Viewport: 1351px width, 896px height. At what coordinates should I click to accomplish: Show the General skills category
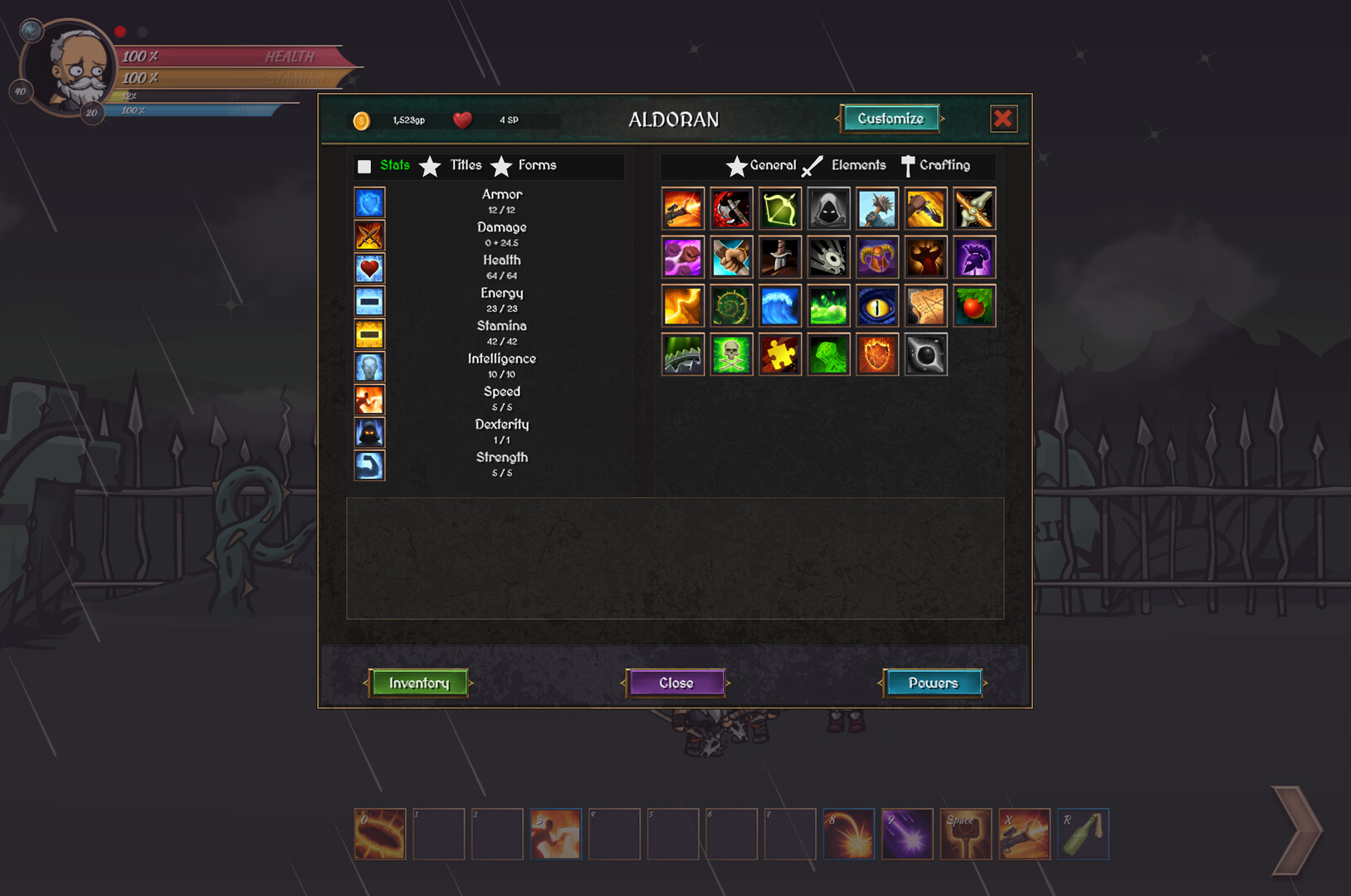[772, 165]
